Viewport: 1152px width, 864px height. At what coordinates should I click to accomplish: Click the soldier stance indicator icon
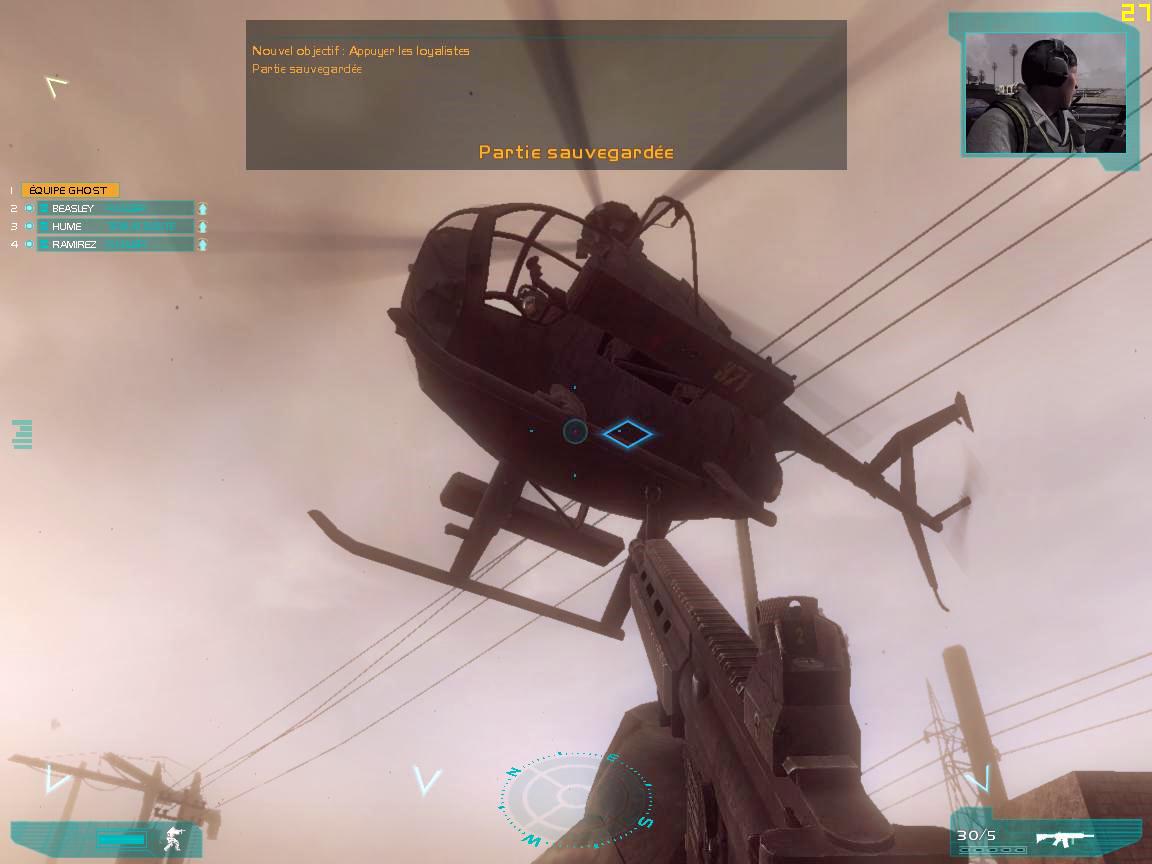173,838
